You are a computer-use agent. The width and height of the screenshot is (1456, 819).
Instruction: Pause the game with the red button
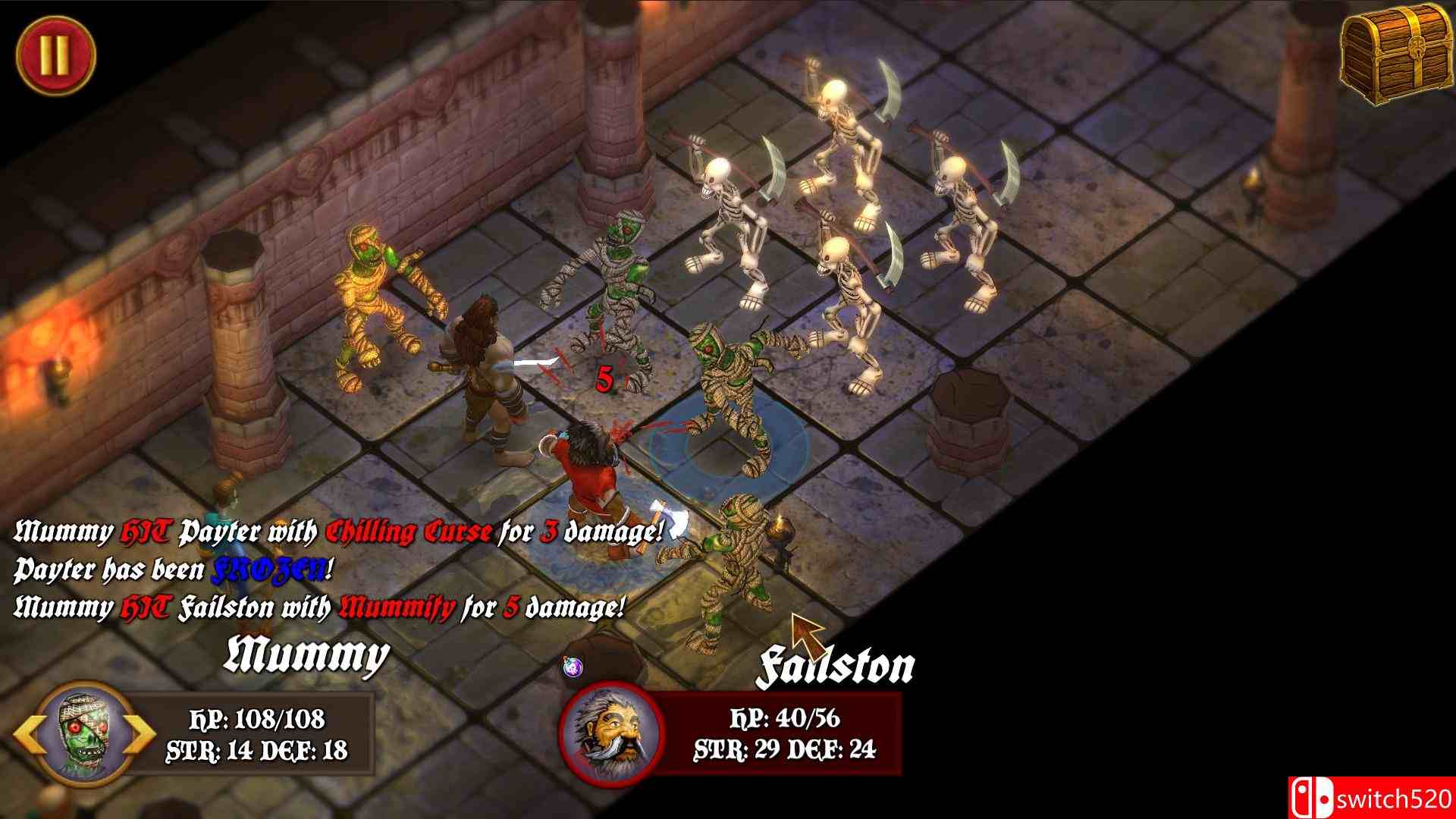tap(55, 54)
